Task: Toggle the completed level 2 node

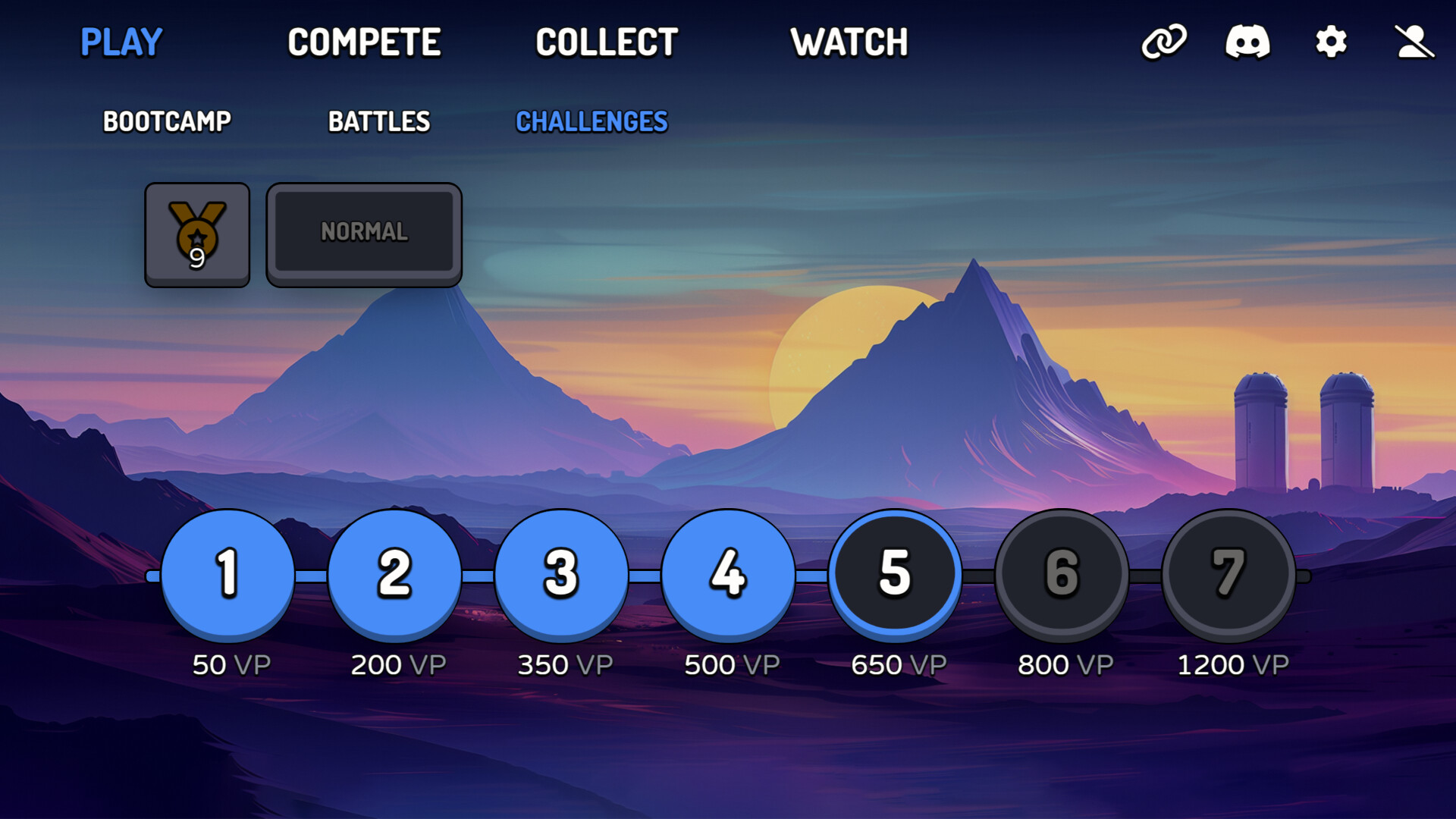Action: tap(394, 574)
